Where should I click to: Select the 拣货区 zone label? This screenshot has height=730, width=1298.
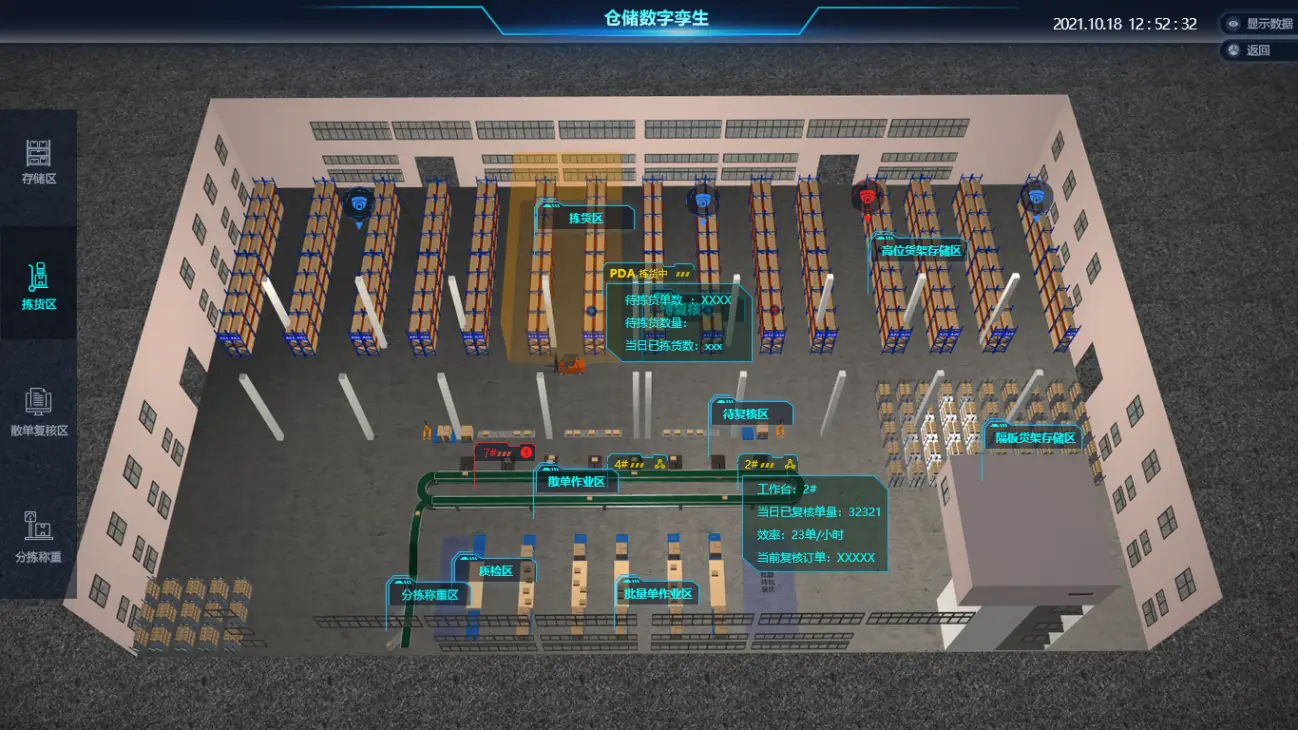585,218
